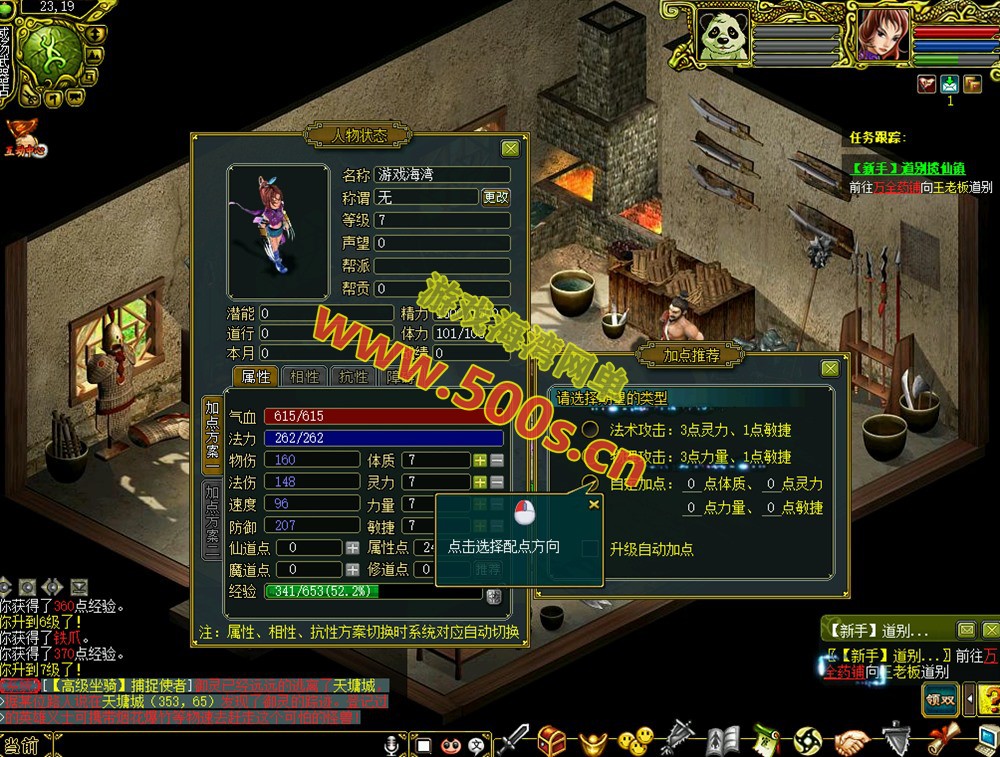Click the 更改 title change button
The width and height of the screenshot is (1000, 757).
496,198
